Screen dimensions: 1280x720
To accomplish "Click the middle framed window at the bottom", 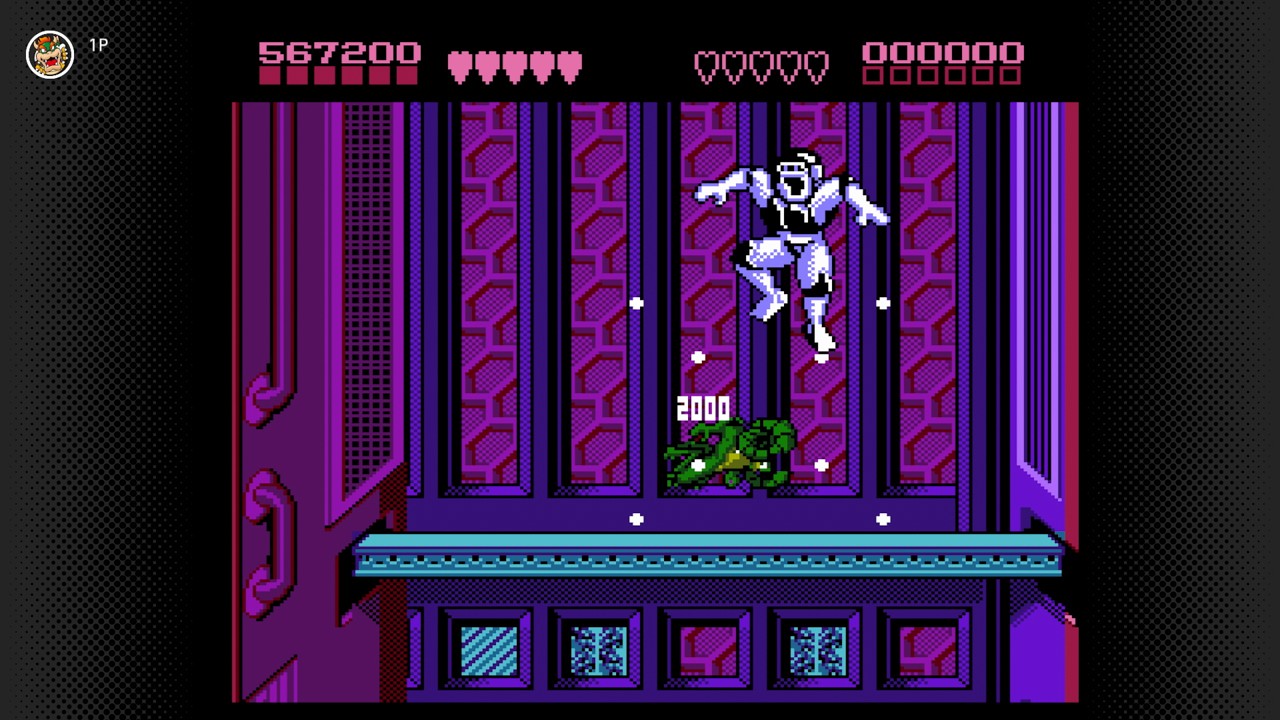I will click(x=707, y=650).
